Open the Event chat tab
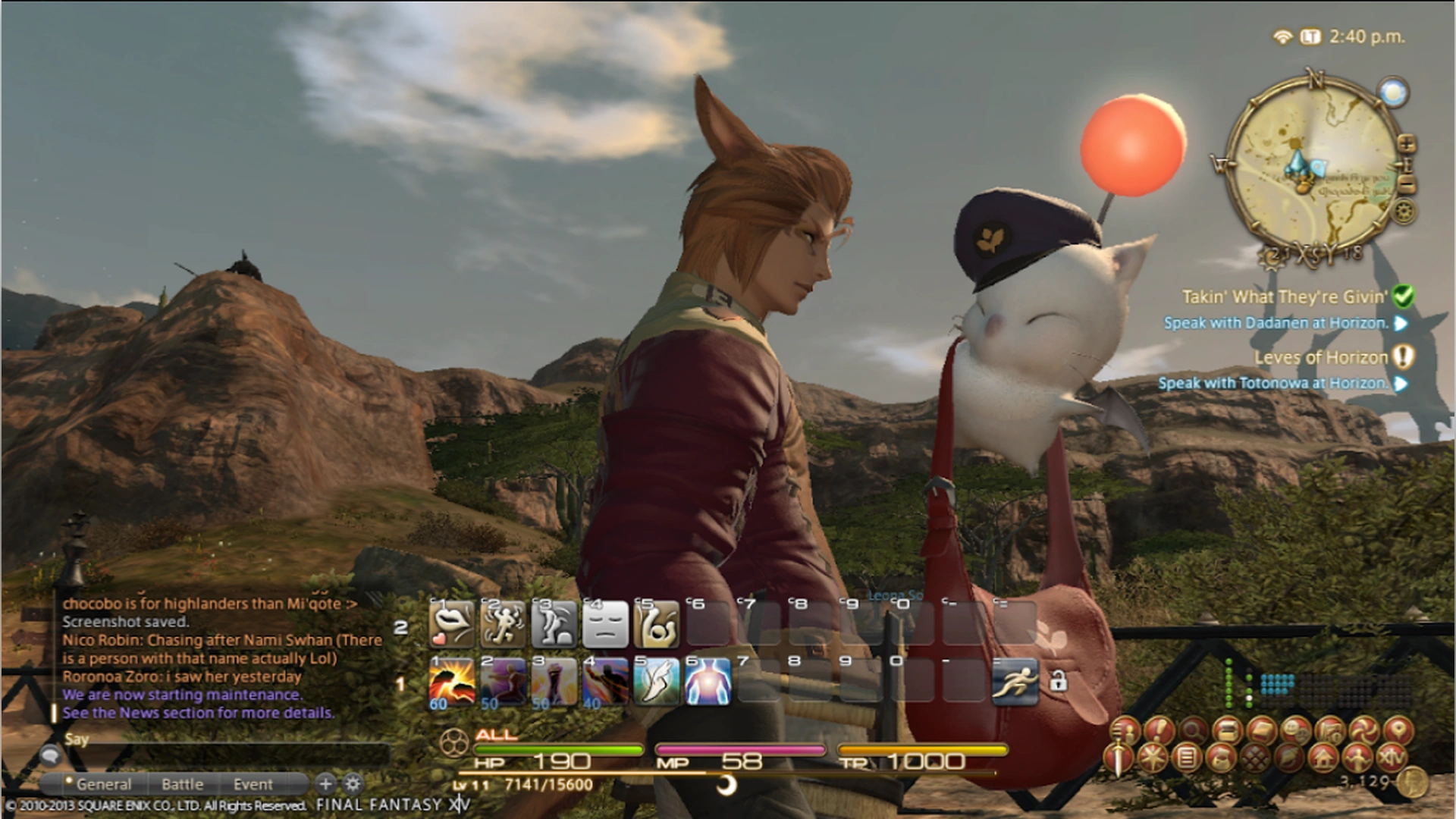 [253, 784]
